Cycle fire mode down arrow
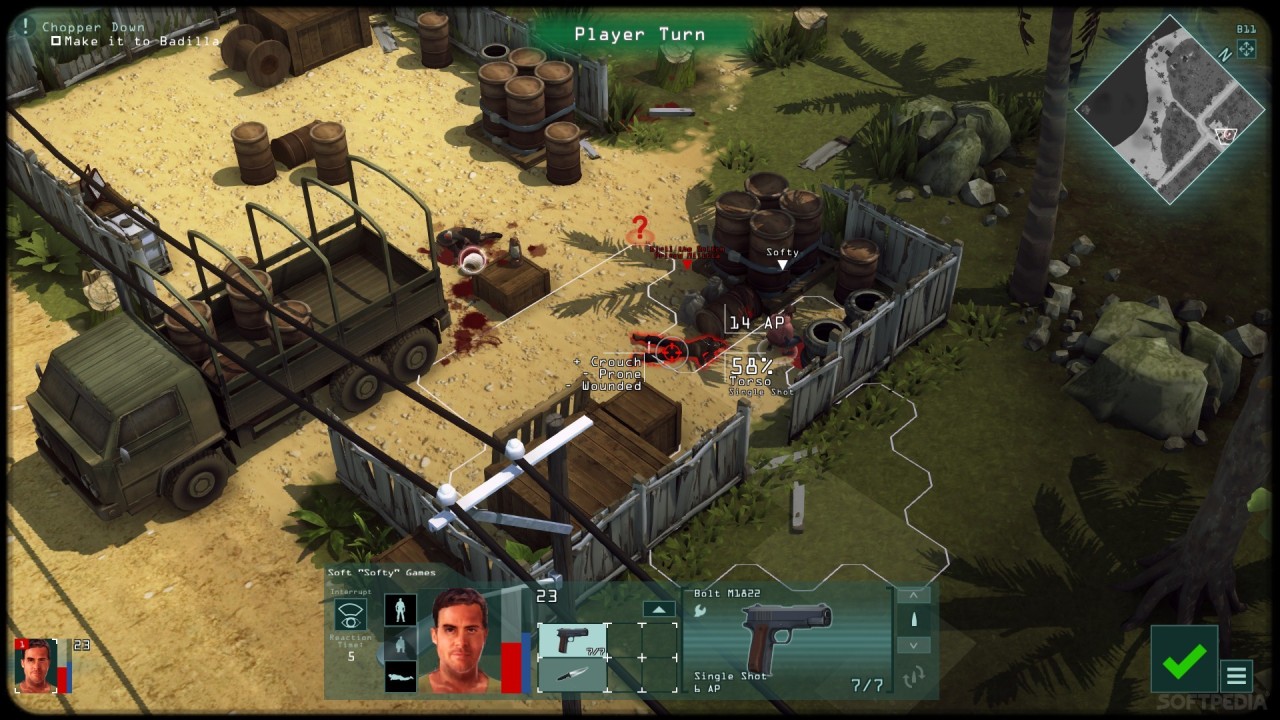The image size is (1280, 720). tap(914, 645)
